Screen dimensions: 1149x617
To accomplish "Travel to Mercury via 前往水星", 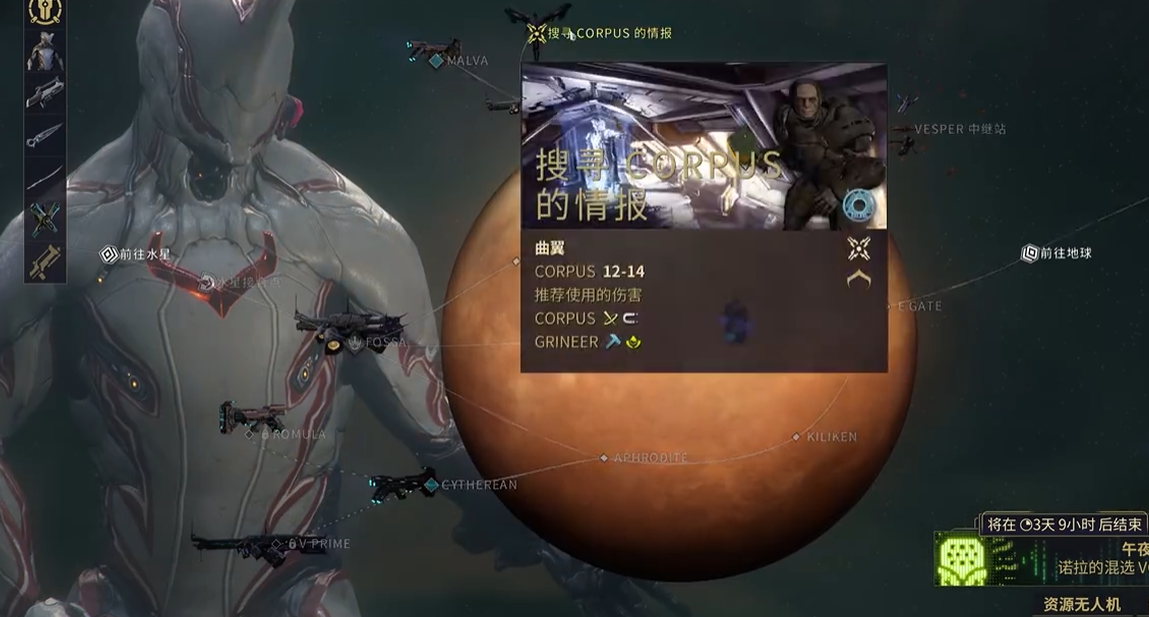I will click(109, 254).
